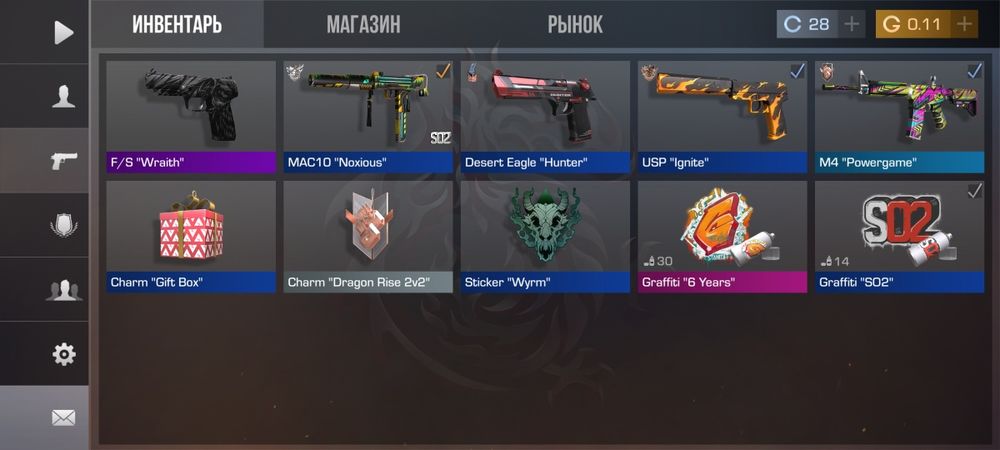Tap the play arrow in the sidebar
The height and width of the screenshot is (450, 1000).
63,32
